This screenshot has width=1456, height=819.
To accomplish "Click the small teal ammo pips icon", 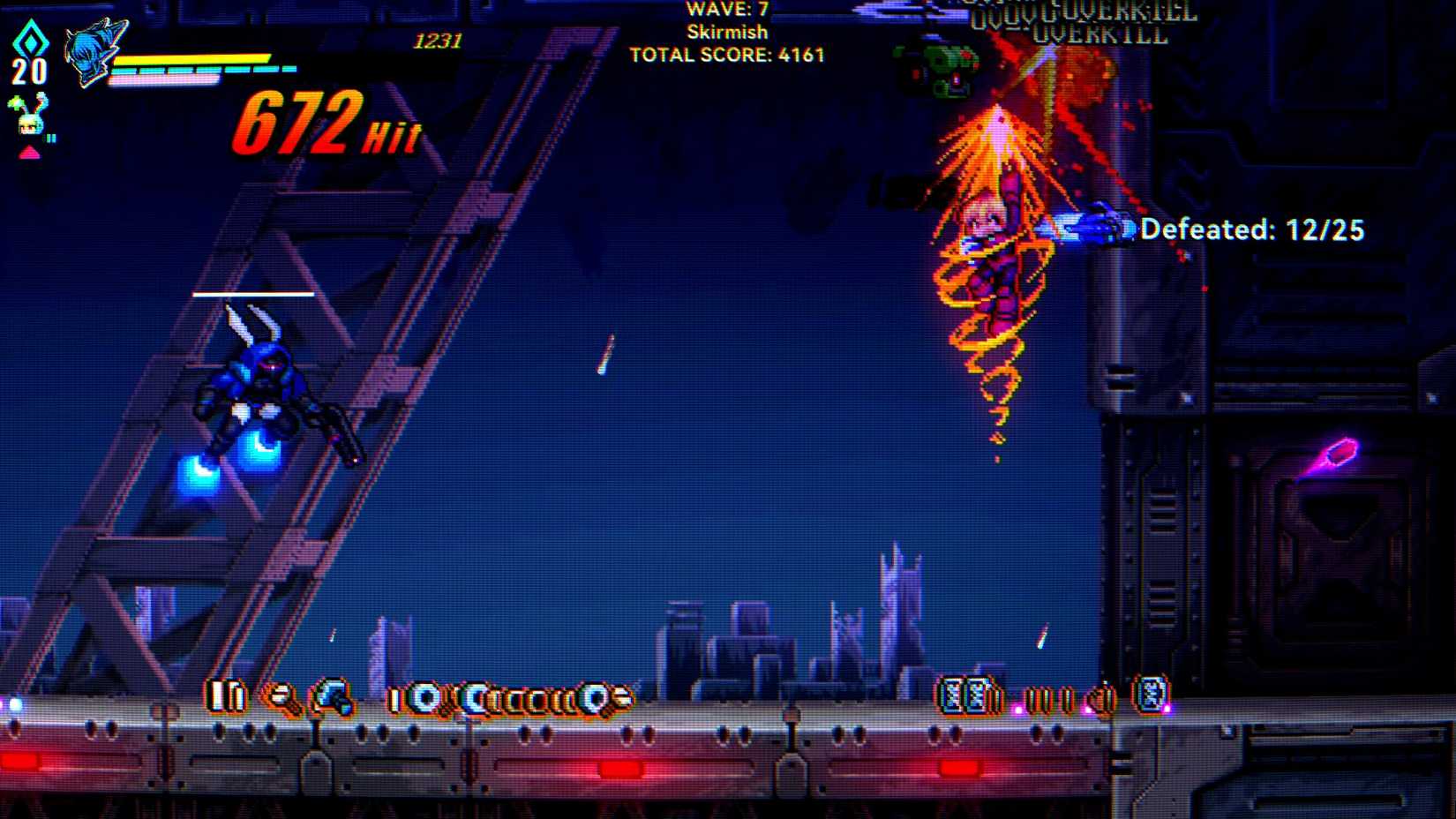I will (x=51, y=137).
